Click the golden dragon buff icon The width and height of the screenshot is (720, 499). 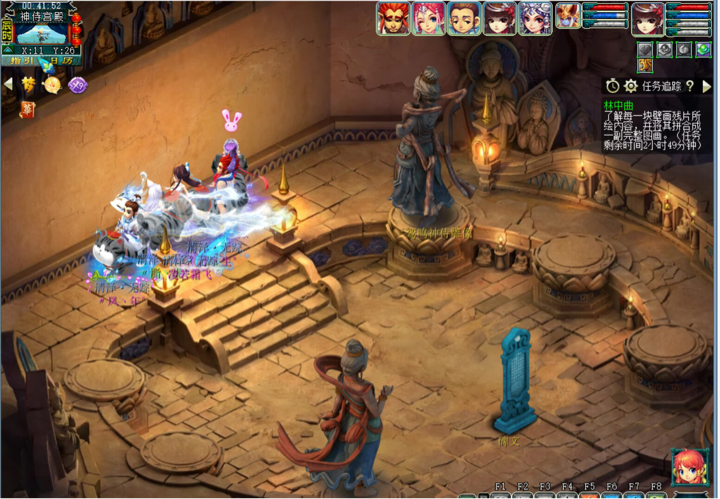click(646, 66)
